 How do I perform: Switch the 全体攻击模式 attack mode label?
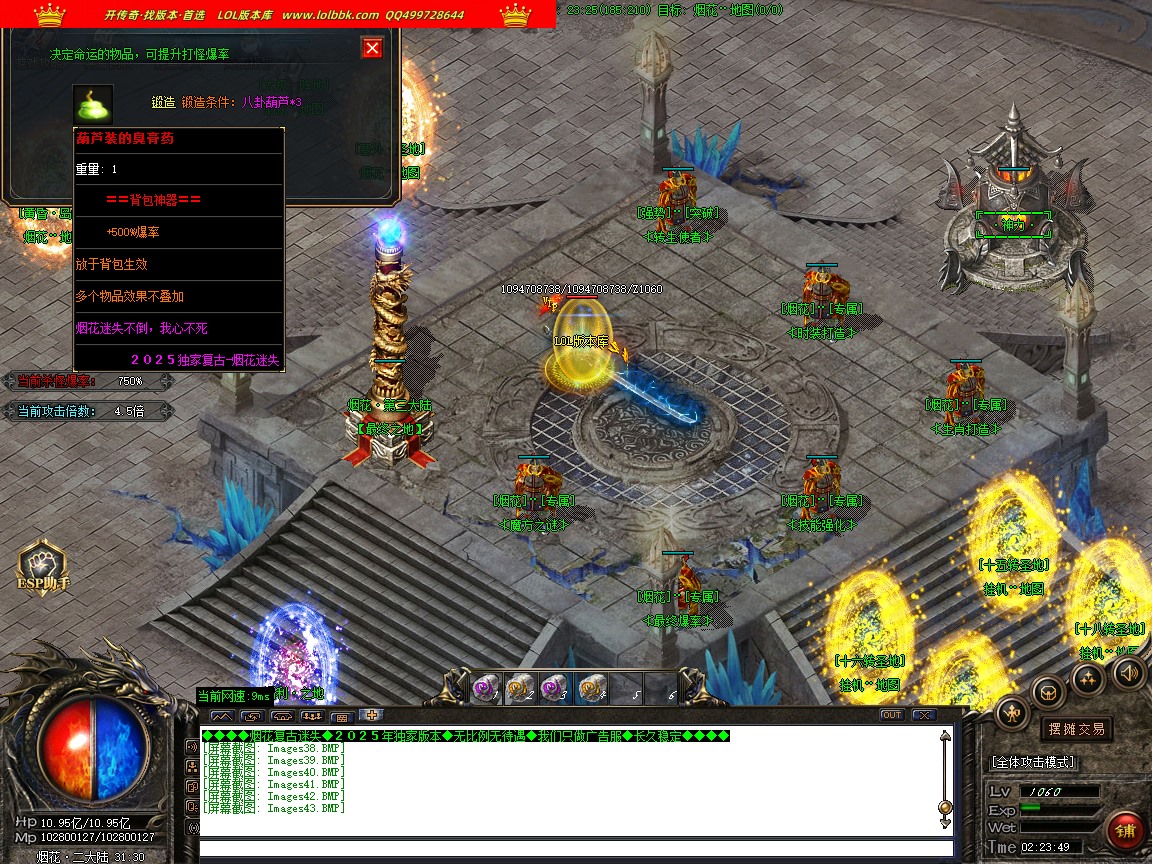coord(1033,762)
